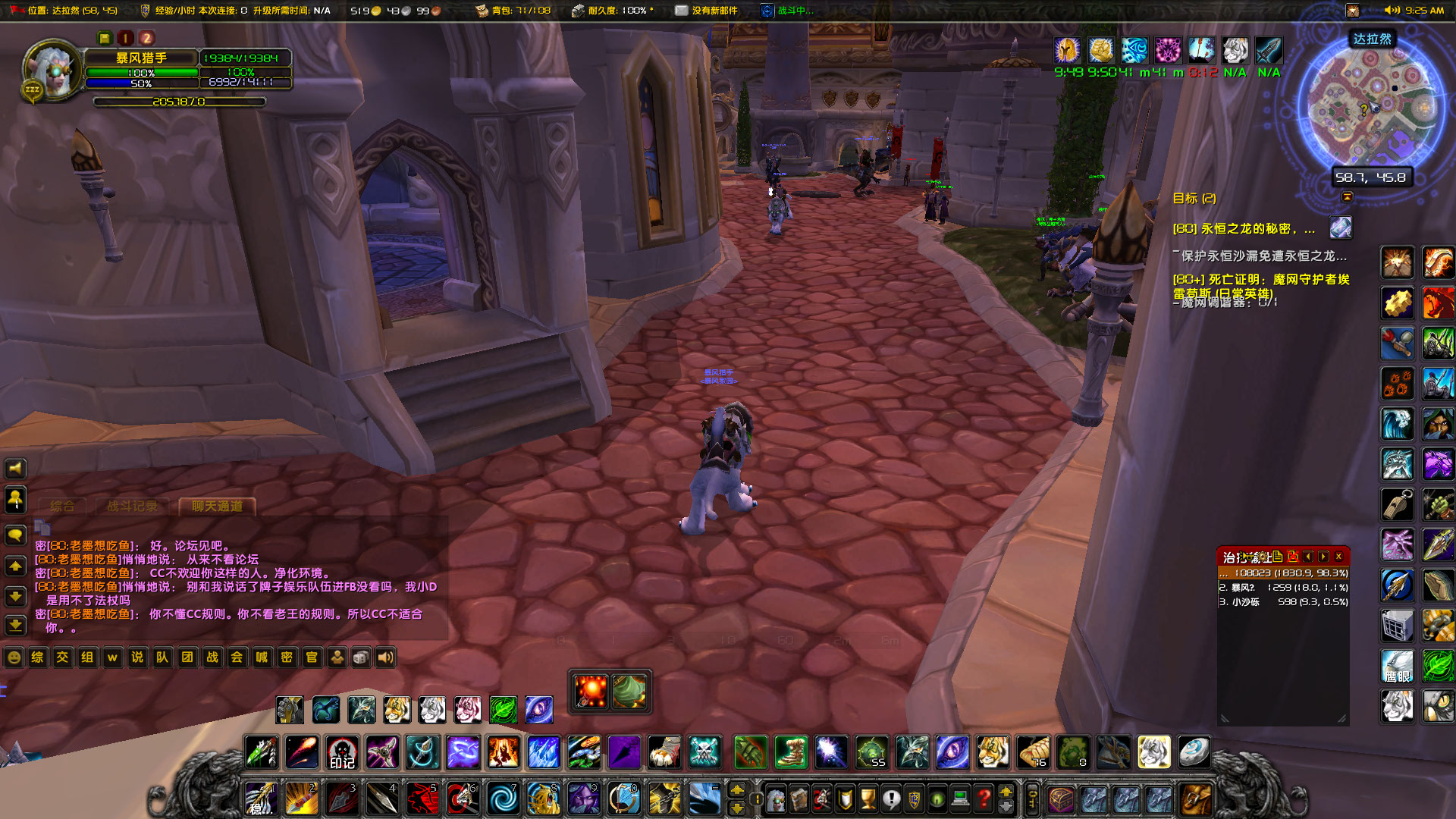Screen dimensions: 1456x819
Task: Click right arrow on 治疗输出 meter header
Action: 1323,556
